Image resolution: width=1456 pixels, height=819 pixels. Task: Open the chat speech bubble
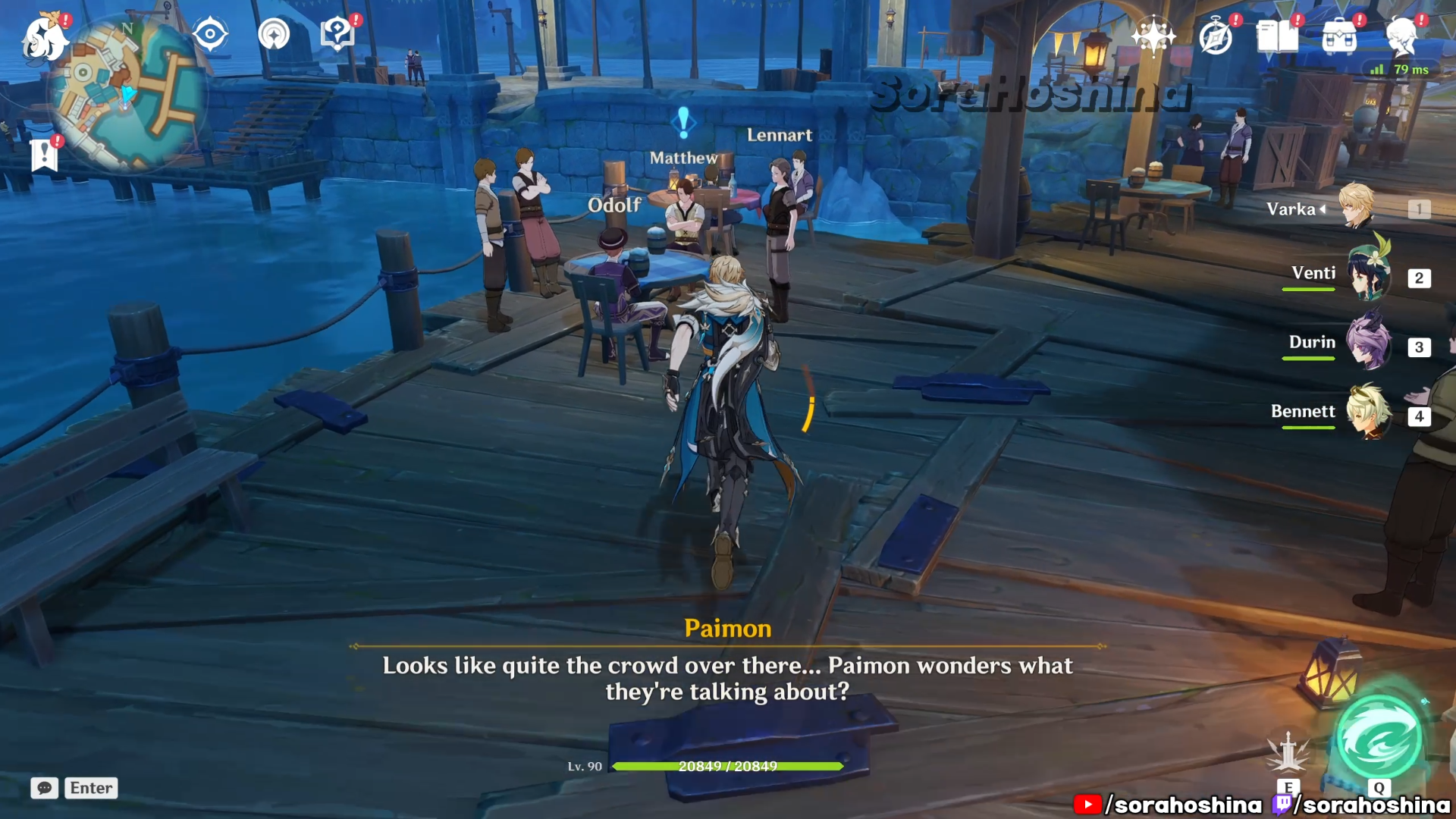(45, 788)
